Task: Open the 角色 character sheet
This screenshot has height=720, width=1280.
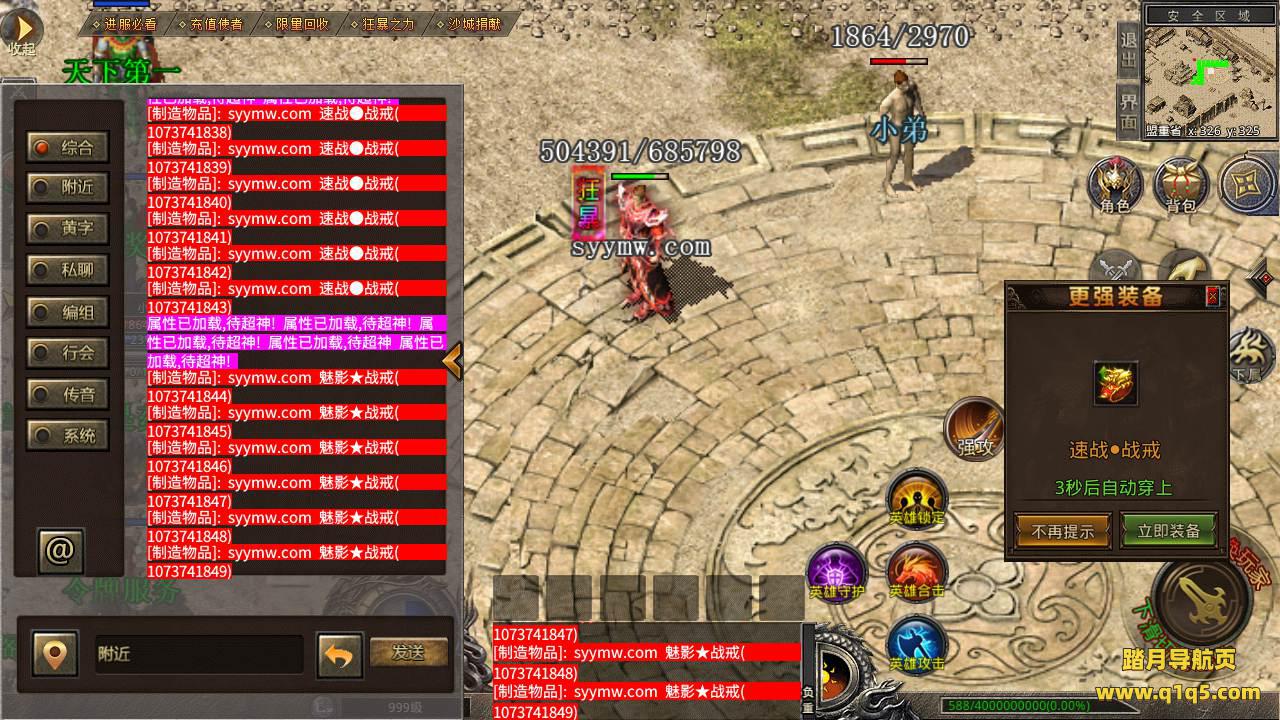Action: pos(1115,185)
